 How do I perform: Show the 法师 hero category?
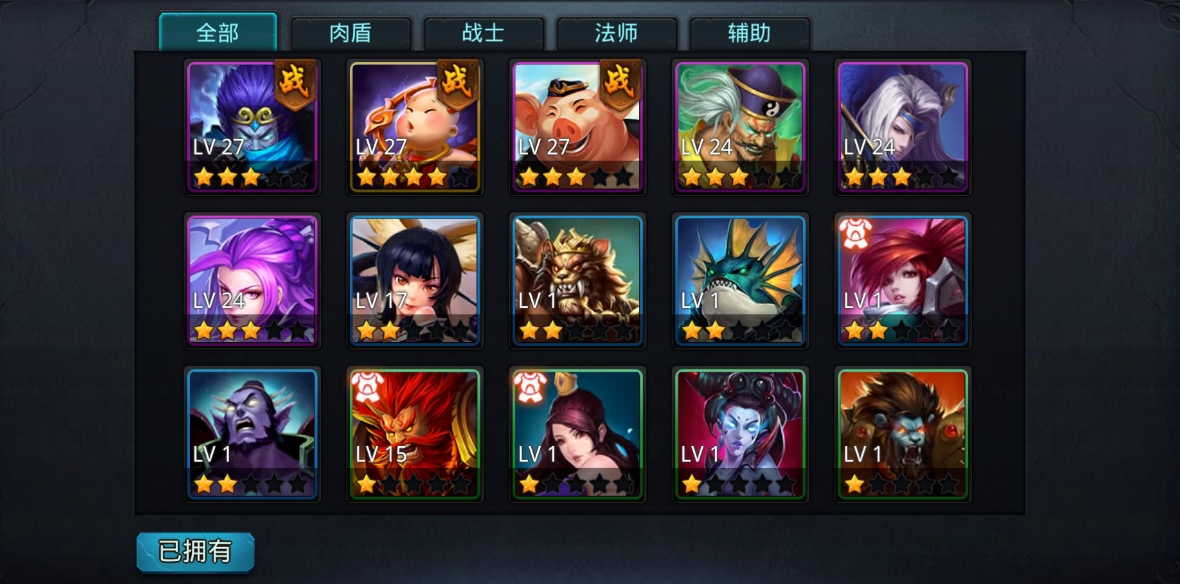click(616, 32)
